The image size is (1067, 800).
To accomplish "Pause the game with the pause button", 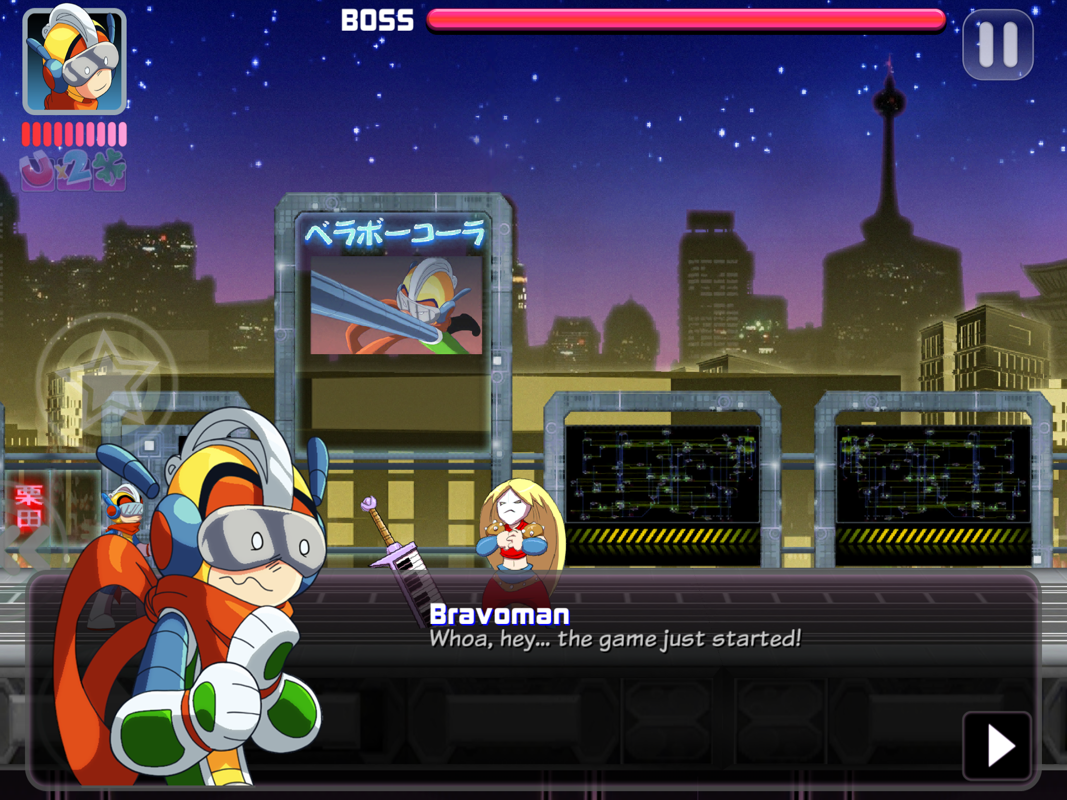I will coord(997,45).
